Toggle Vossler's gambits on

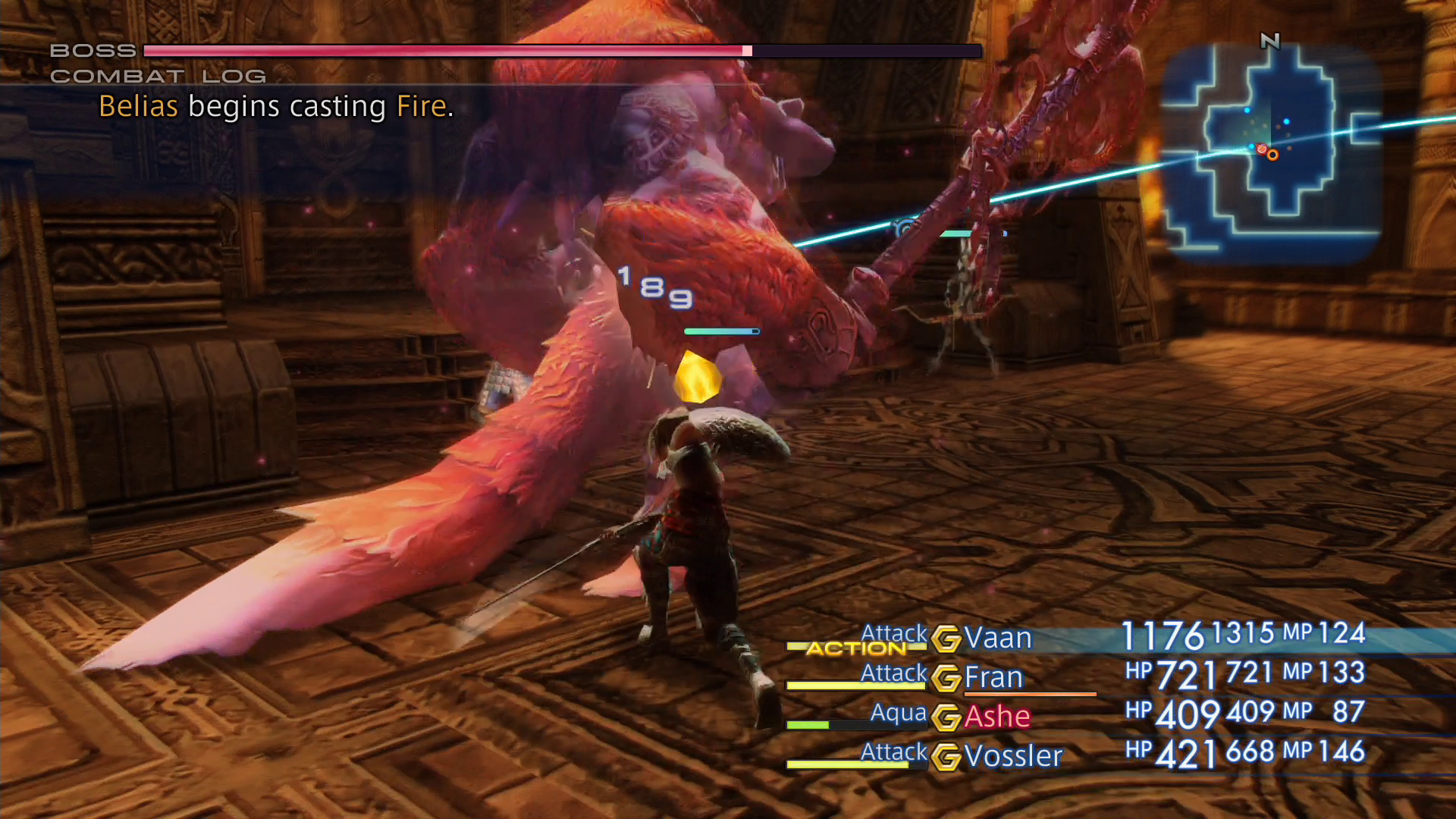(946, 755)
